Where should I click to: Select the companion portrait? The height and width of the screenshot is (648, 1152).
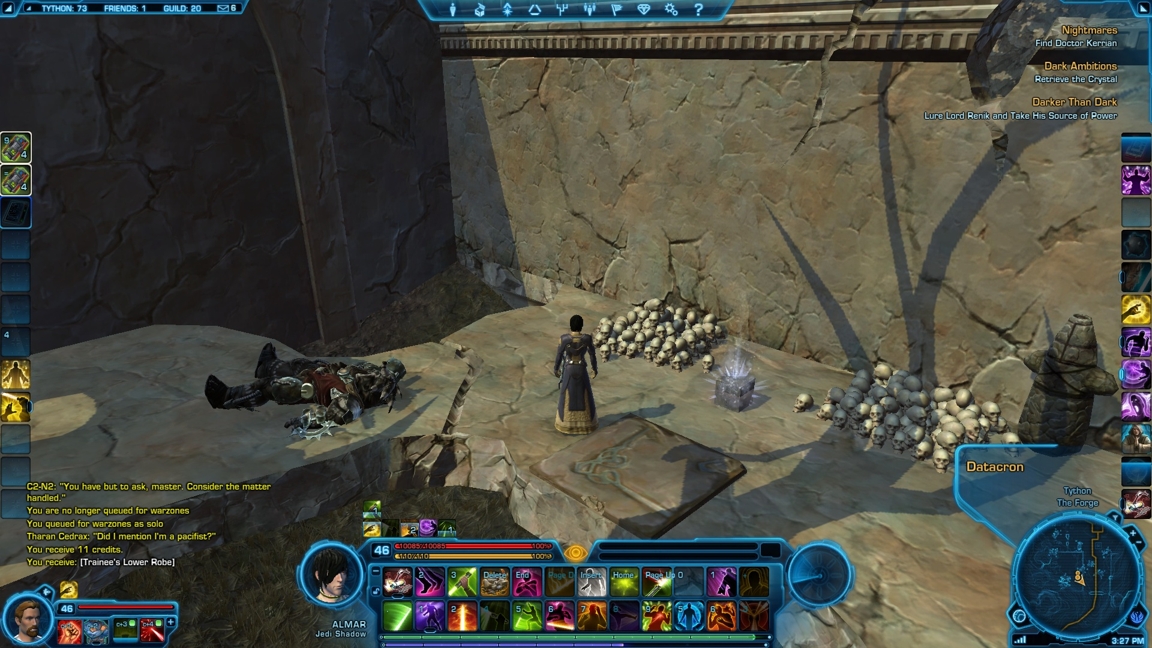coord(27,618)
